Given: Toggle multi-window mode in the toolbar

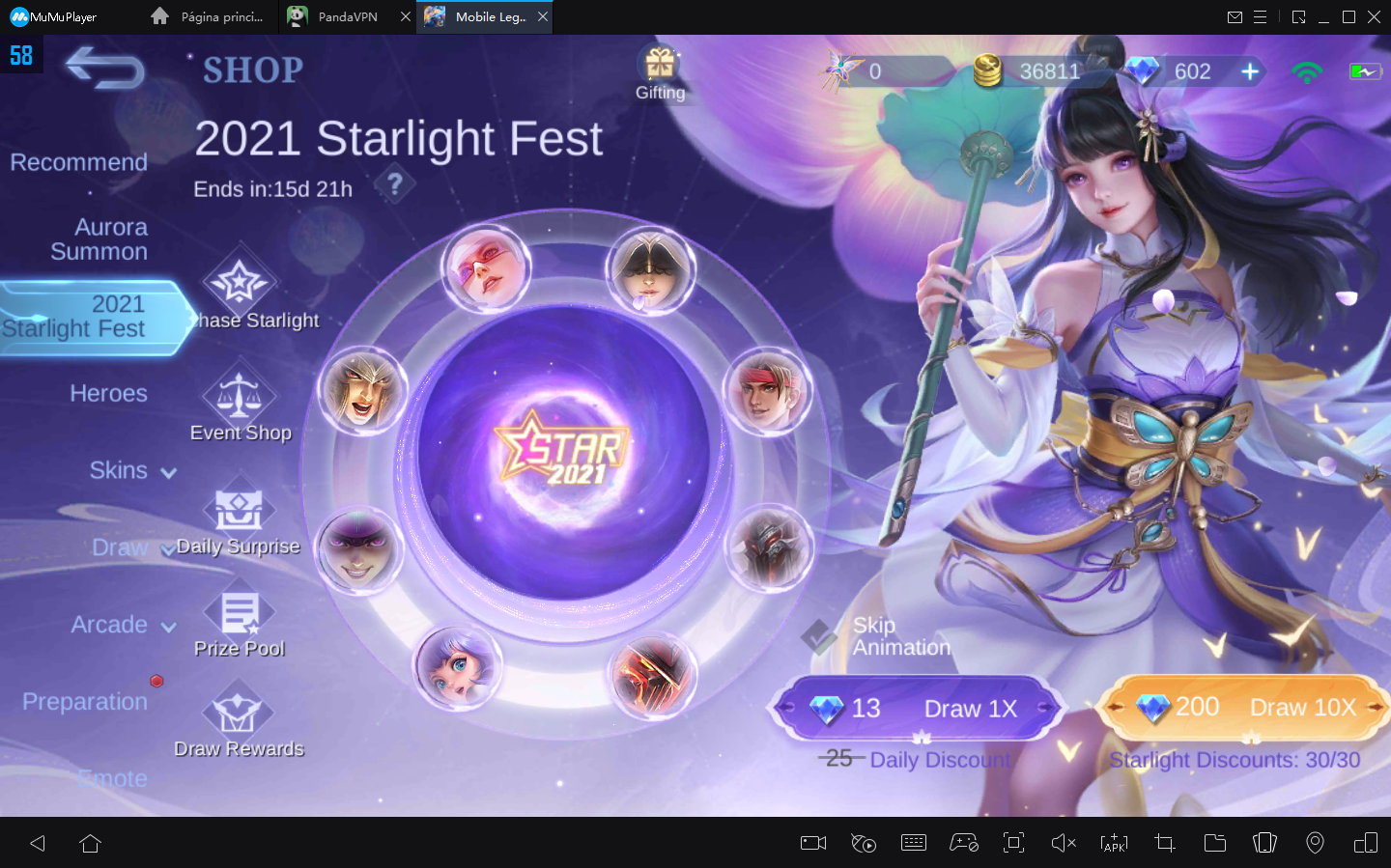Looking at the screenshot, I should (x=1365, y=843).
